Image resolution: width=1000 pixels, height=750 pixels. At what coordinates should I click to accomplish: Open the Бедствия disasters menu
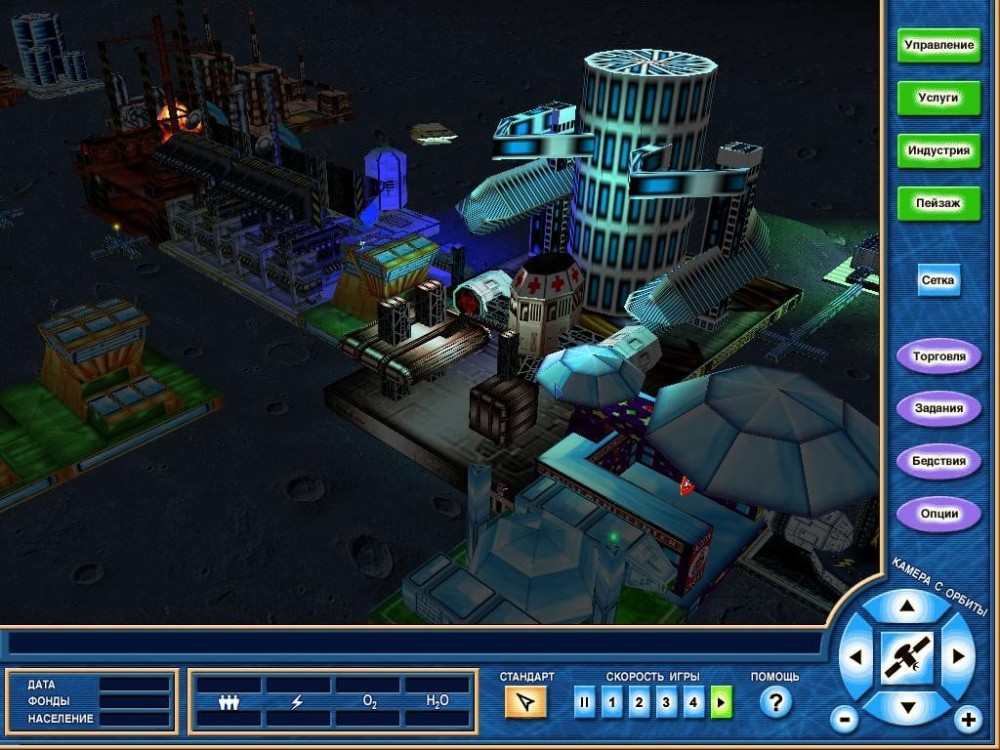point(938,461)
